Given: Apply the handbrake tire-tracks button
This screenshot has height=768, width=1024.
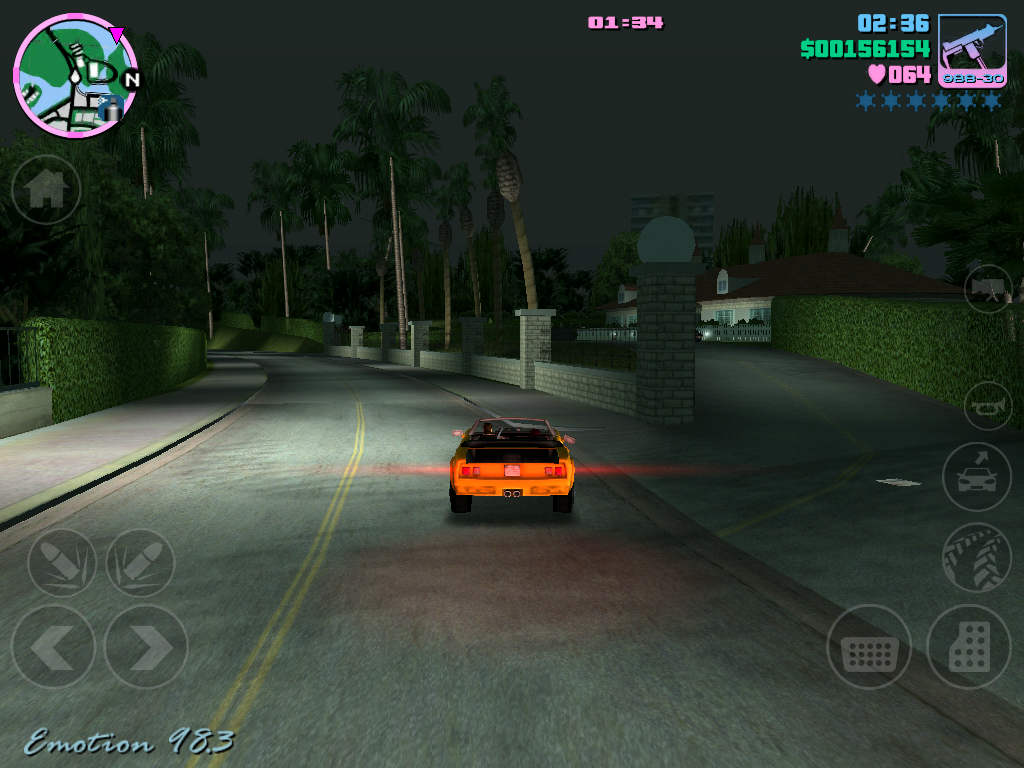Looking at the screenshot, I should click(x=977, y=557).
